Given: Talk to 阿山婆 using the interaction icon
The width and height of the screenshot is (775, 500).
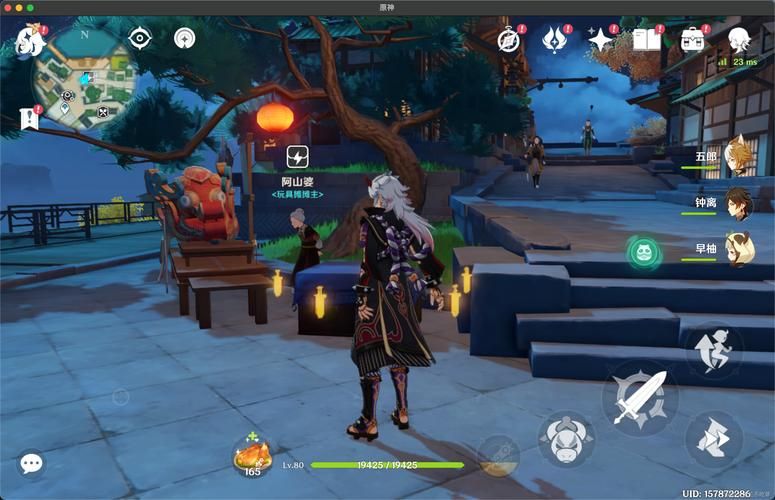Looking at the screenshot, I should [x=297, y=157].
